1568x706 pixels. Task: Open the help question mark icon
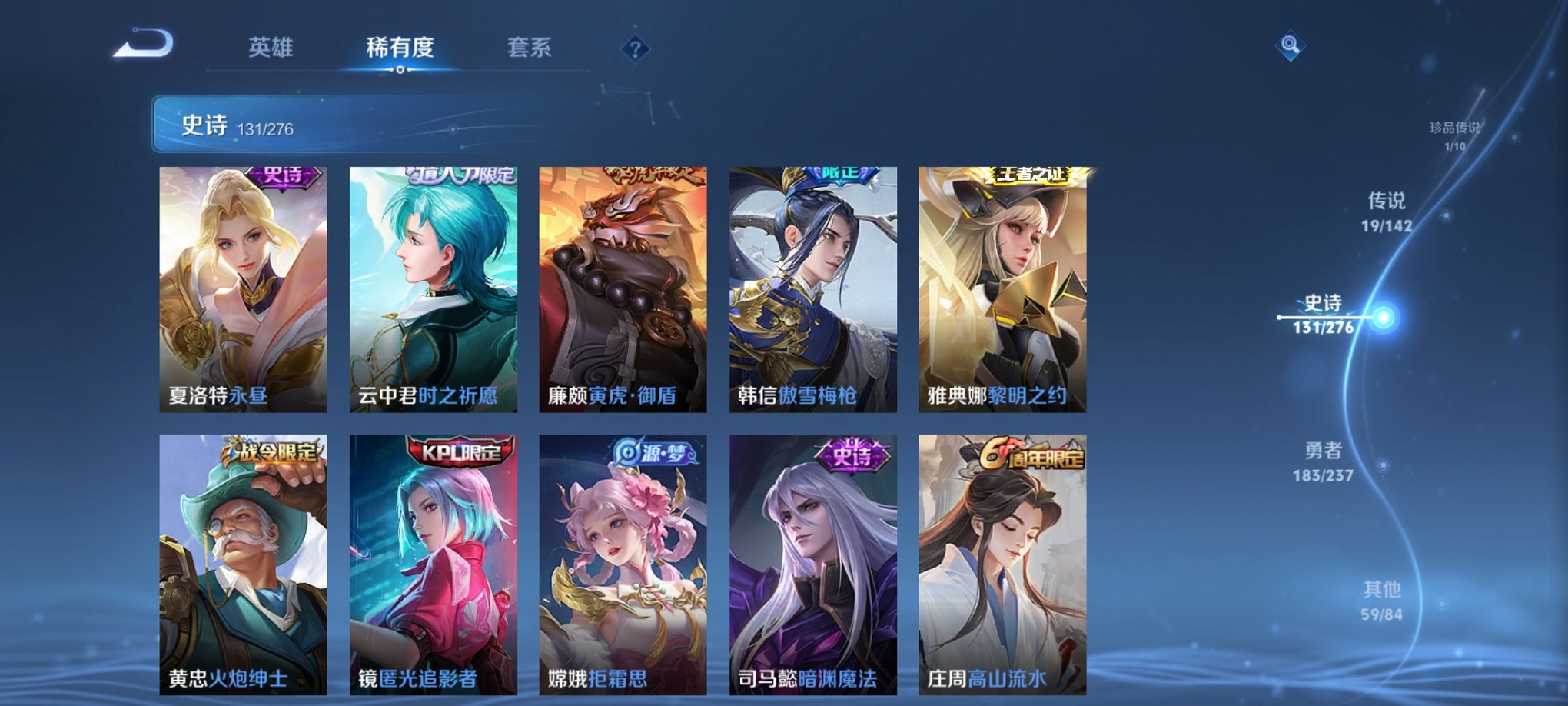[635, 49]
